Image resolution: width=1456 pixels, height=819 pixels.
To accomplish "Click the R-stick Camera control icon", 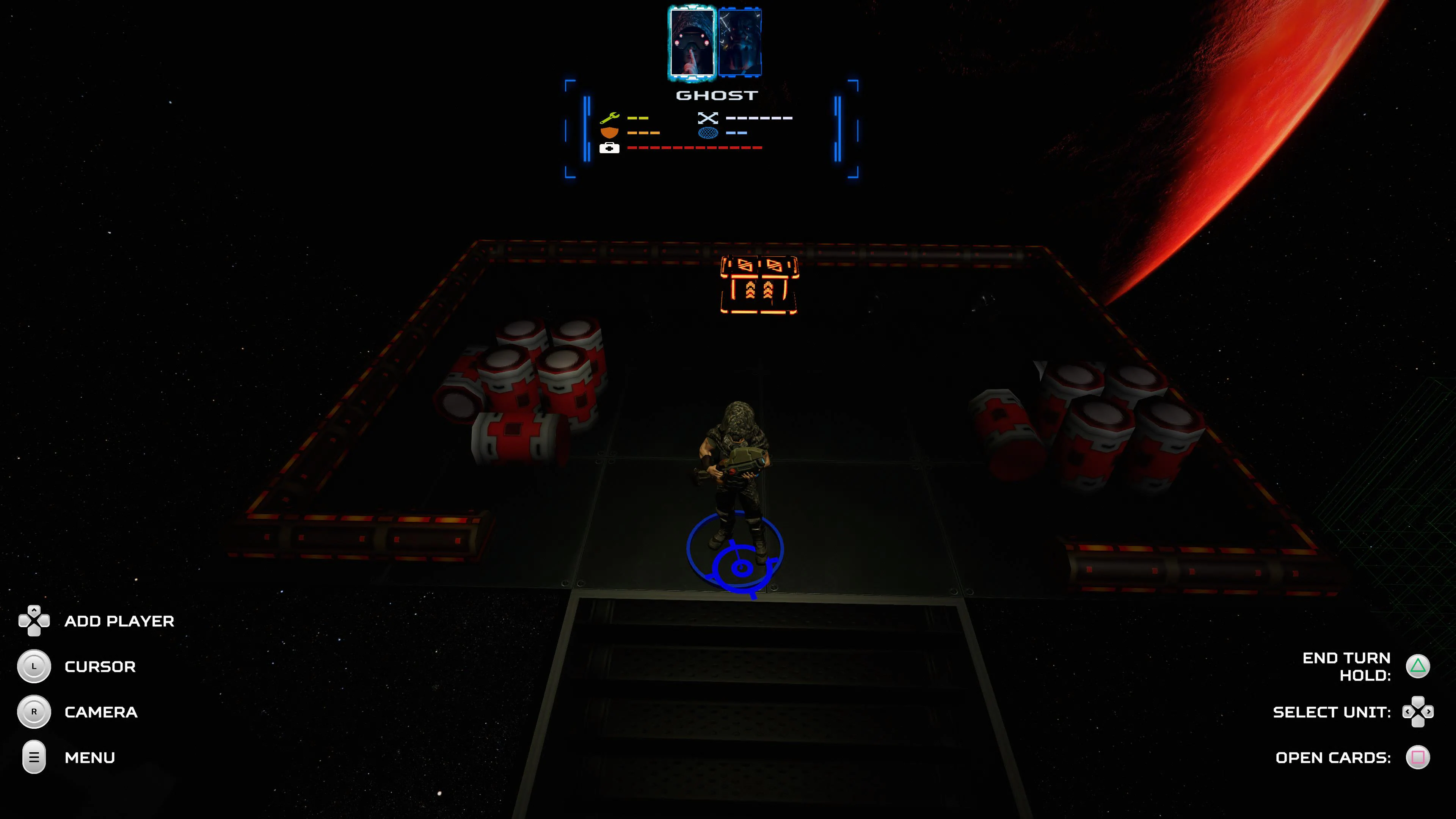I will 34,712.
